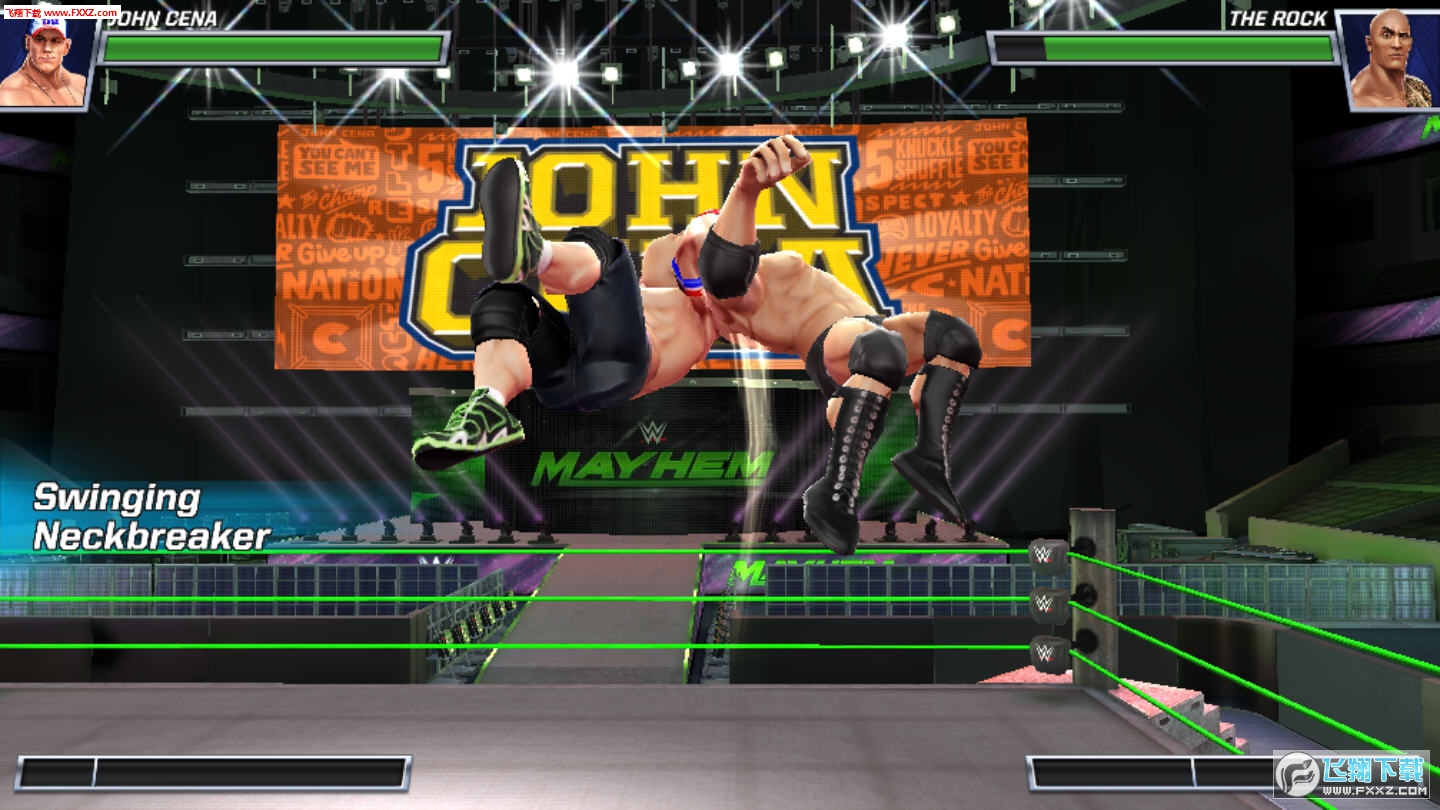Tap John Cena's special move meter
Image resolution: width=1440 pixels, height=810 pixels.
(213, 773)
